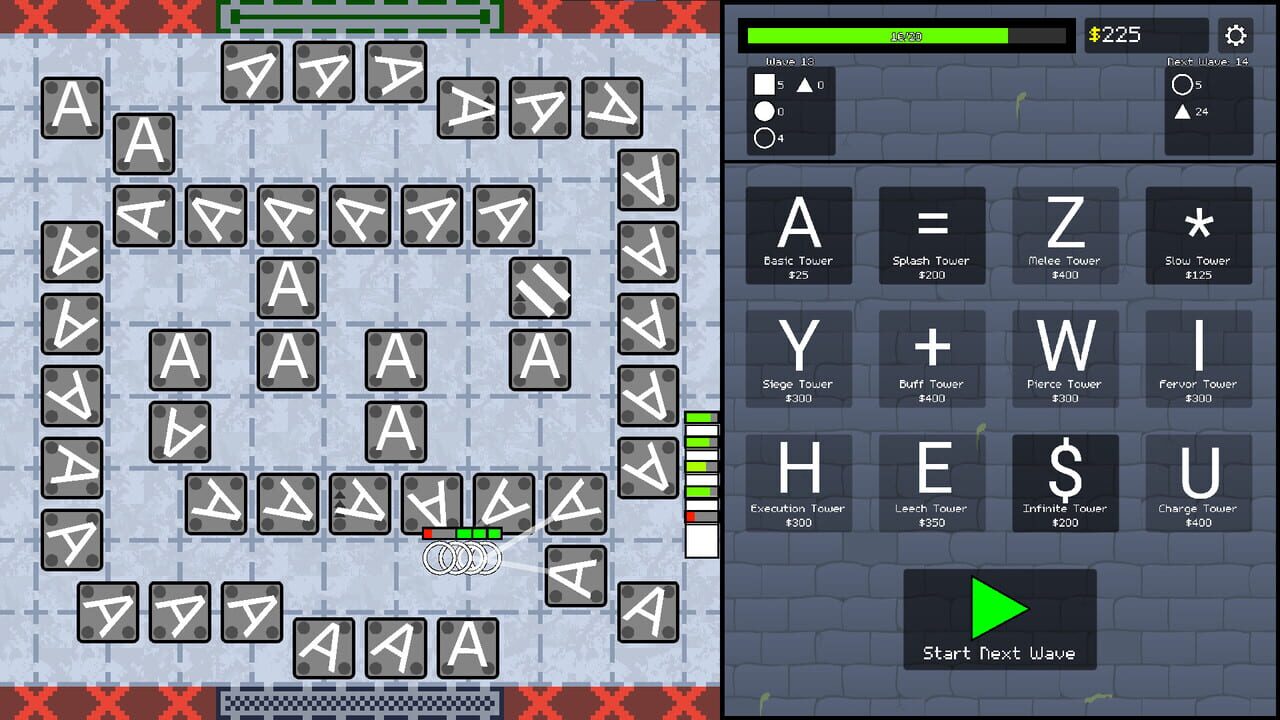Click the $225 money display
The width and height of the screenshot is (1280, 720).
click(x=1146, y=35)
